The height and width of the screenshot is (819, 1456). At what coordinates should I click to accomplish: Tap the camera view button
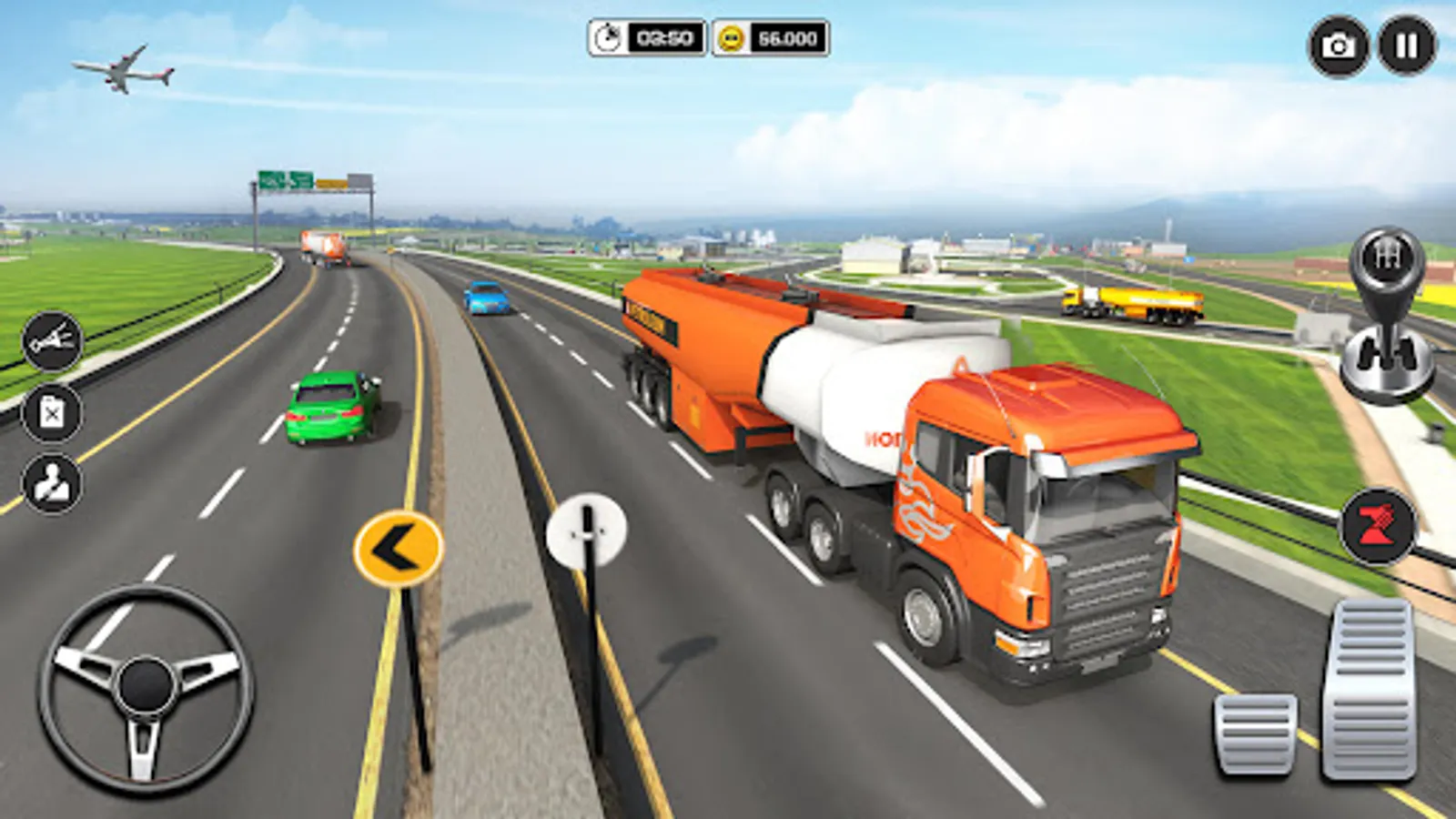click(x=1338, y=45)
